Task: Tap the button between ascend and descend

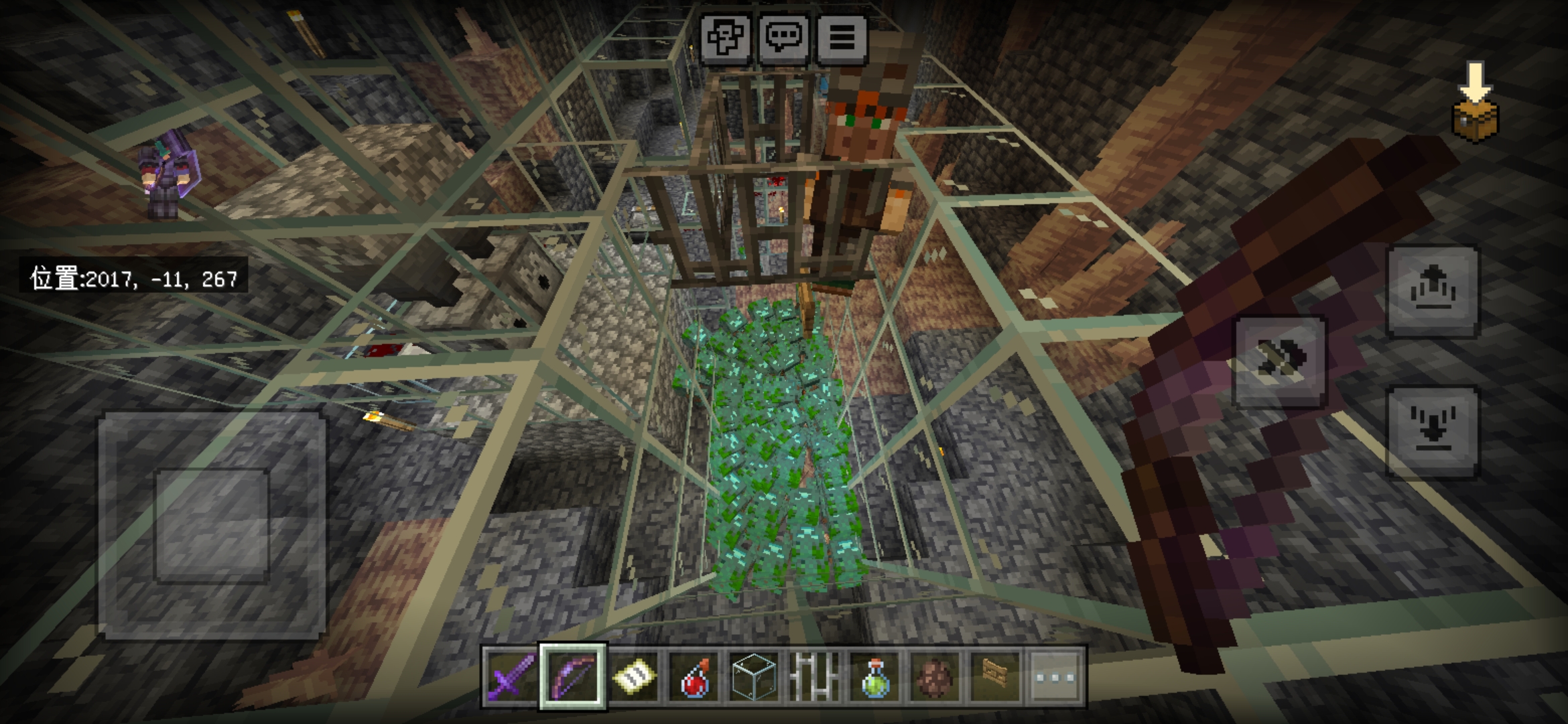Action: (x=1280, y=362)
